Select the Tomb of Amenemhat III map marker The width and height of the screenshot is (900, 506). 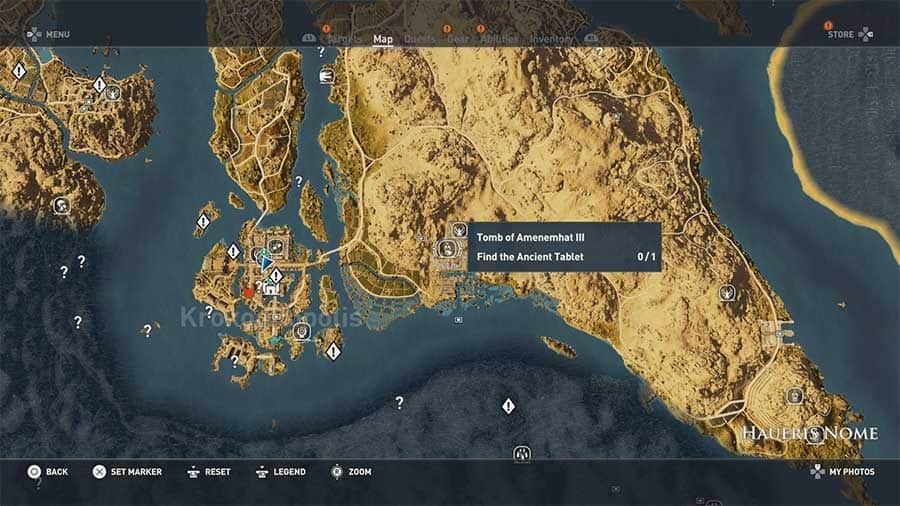pyautogui.click(x=459, y=231)
